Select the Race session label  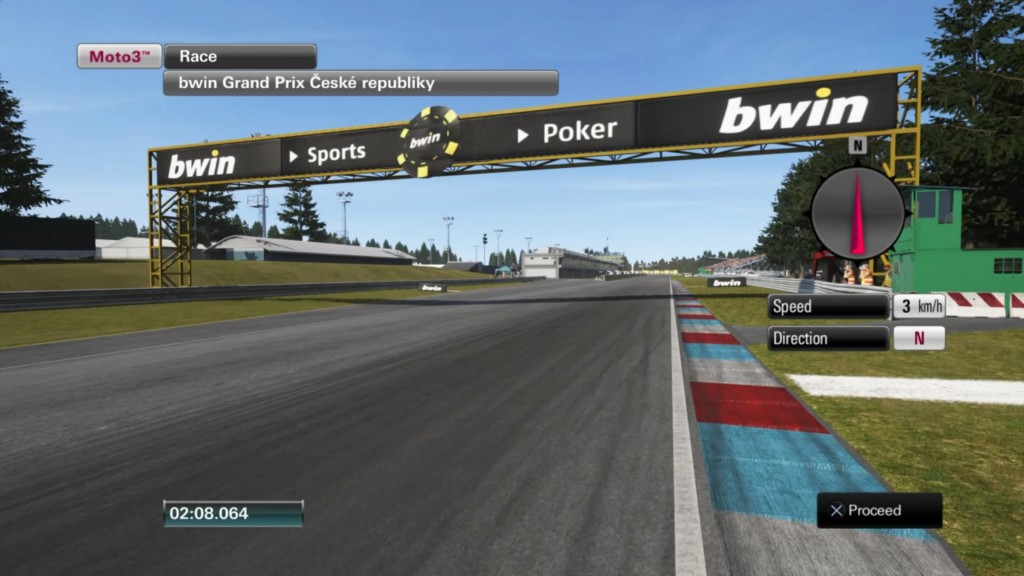240,57
